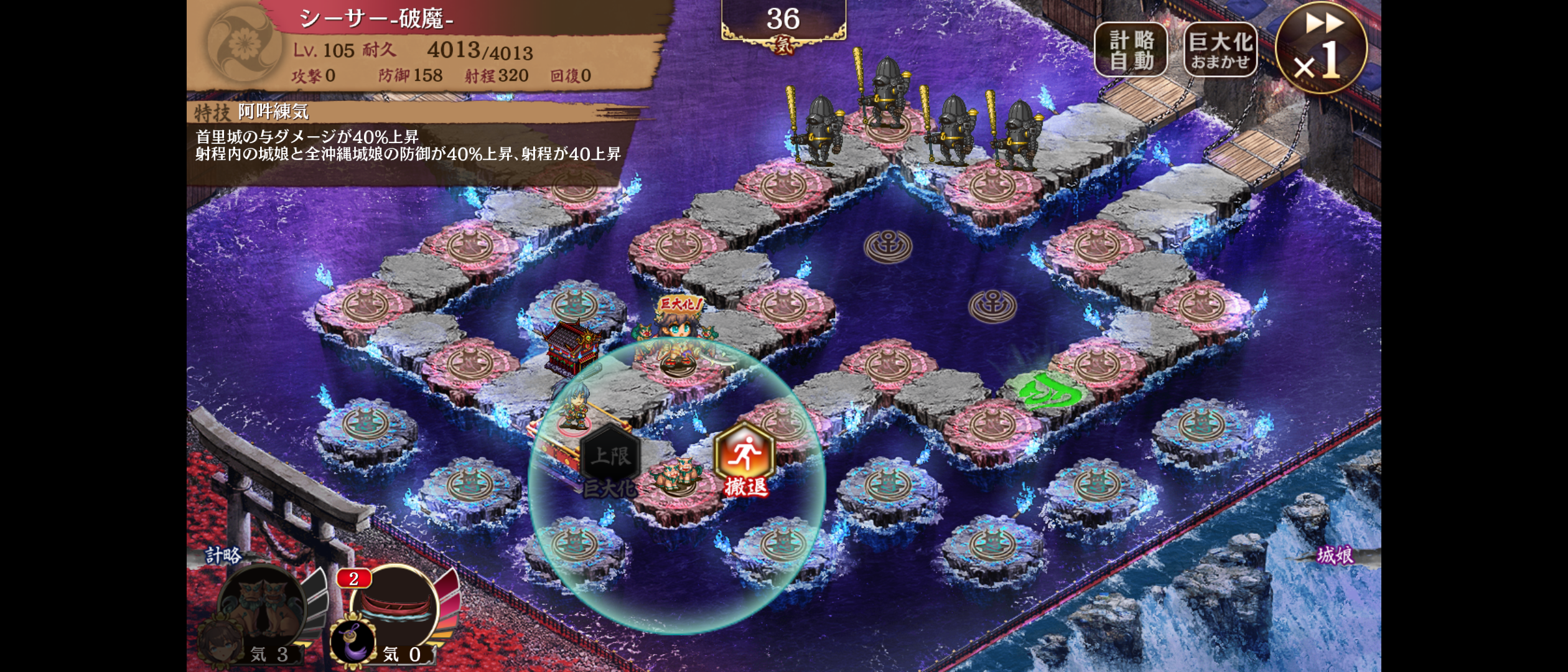This screenshot has width=1568, height=672.
Task: Toggle the 巨大化おまかせ auto-enlarge button
Action: coord(1220,50)
